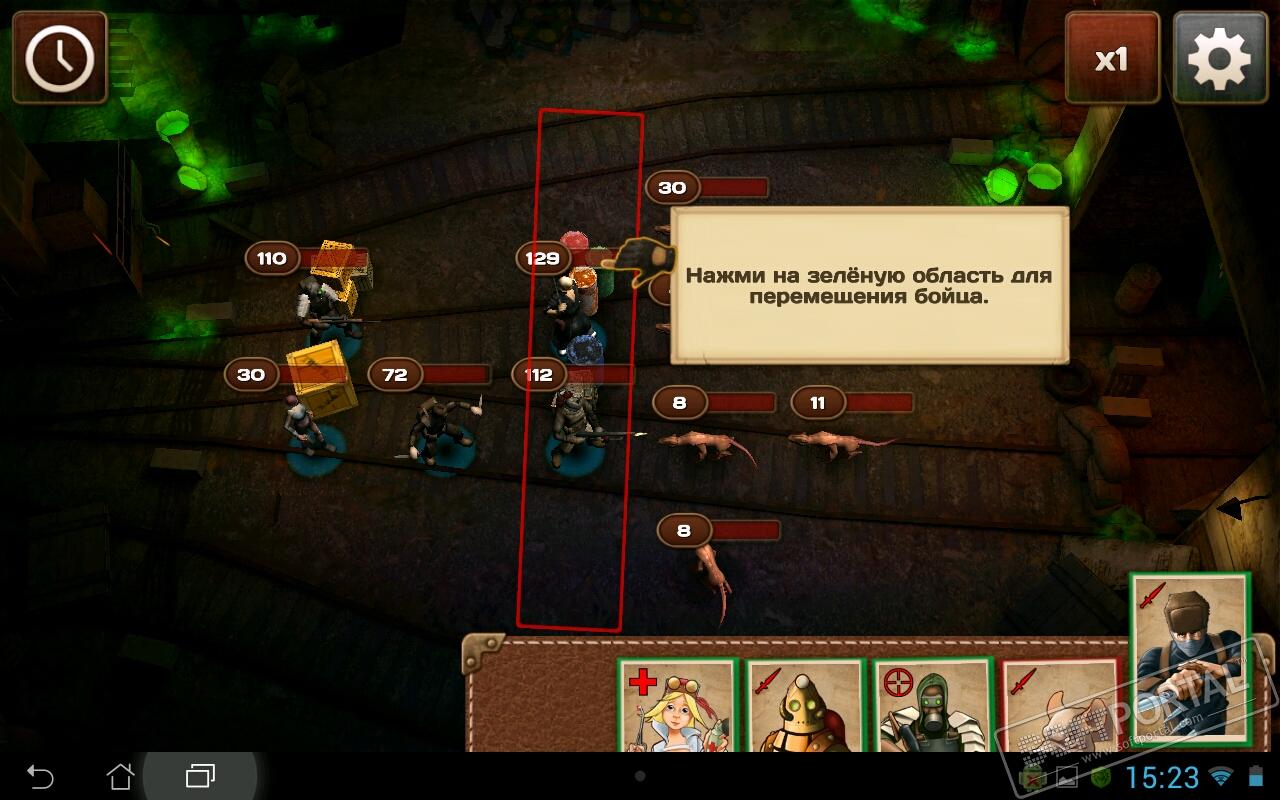The width and height of the screenshot is (1280, 800).
Task: Choose the brass robot fighter card
Action: point(804,706)
